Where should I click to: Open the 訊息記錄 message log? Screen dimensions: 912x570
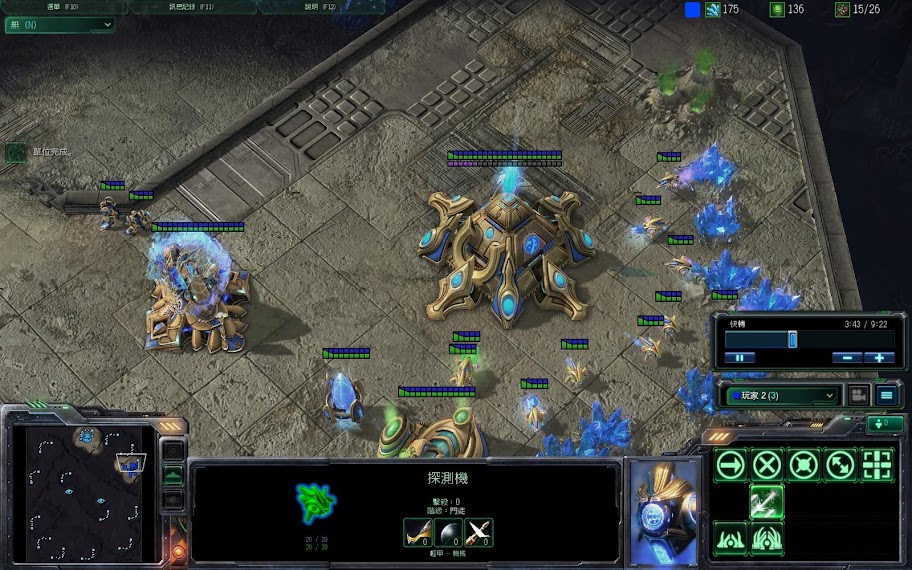click(191, 6)
